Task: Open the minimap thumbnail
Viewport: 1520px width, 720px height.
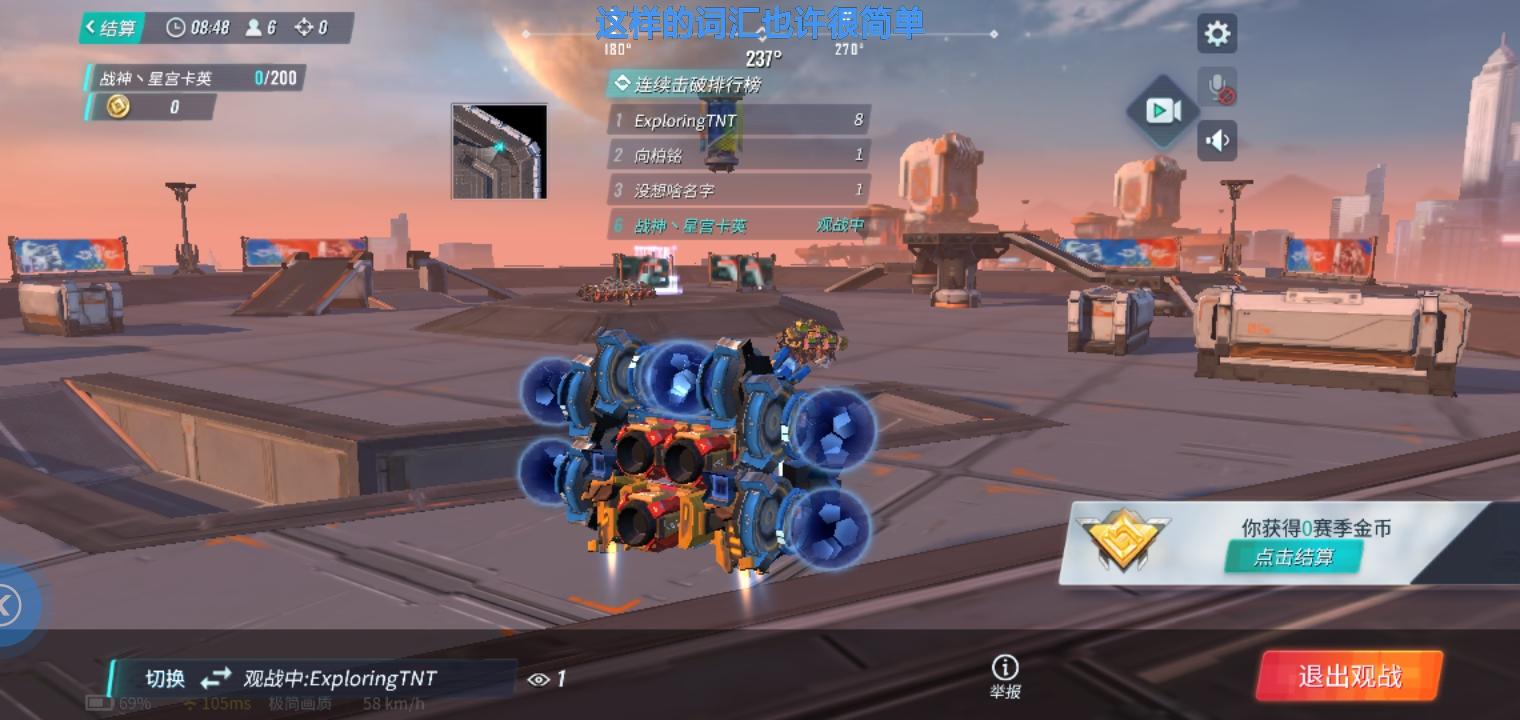Action: tap(498, 150)
